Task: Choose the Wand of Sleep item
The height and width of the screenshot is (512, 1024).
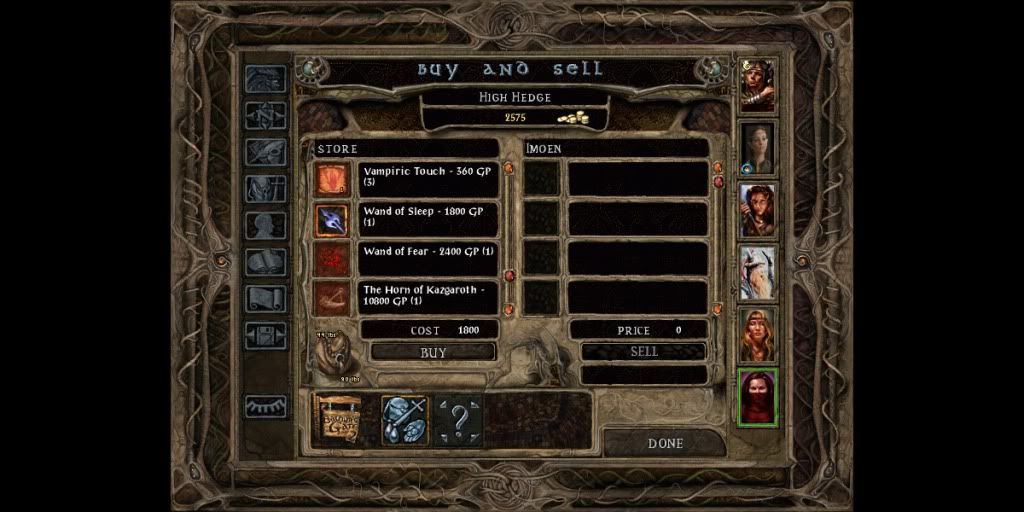Action: (429, 218)
